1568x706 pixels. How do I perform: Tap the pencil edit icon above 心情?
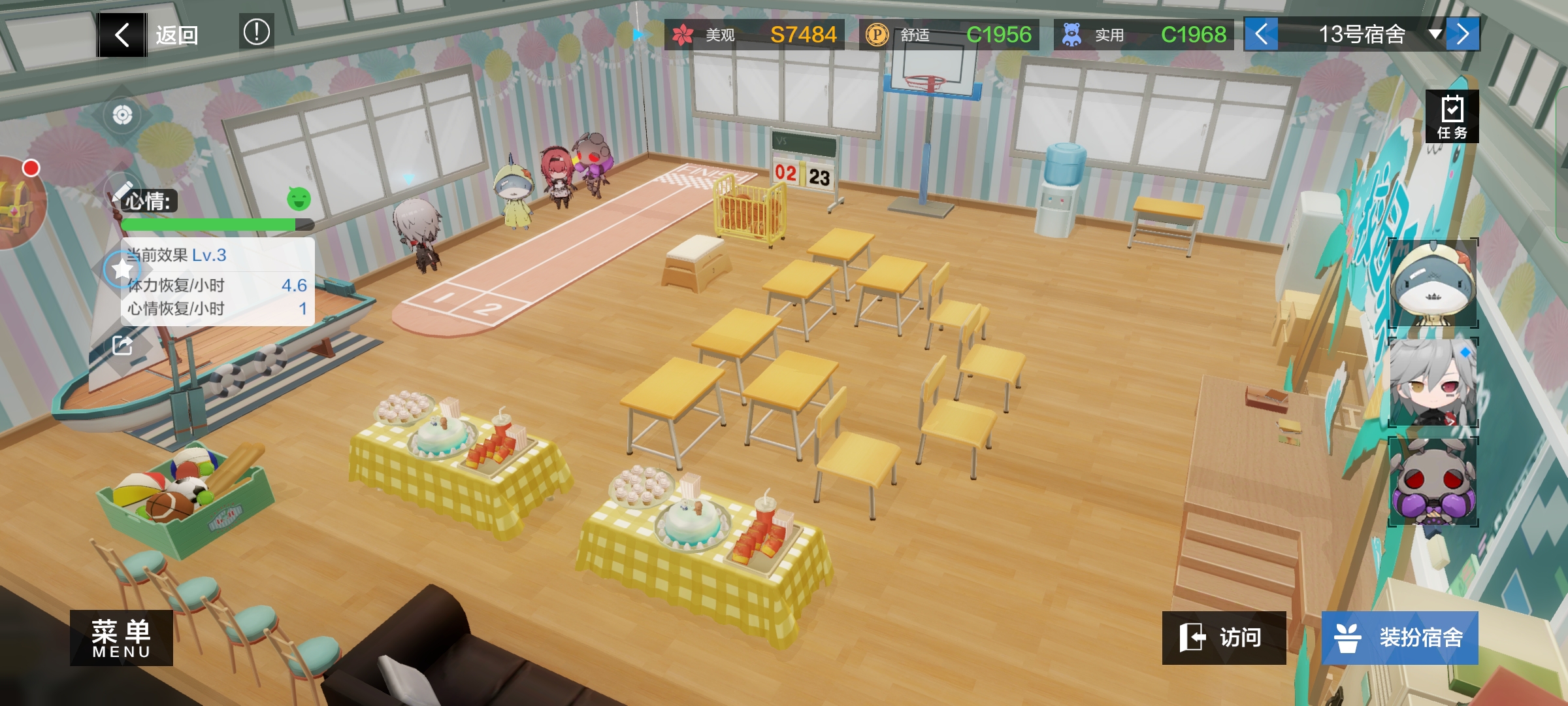click(122, 191)
